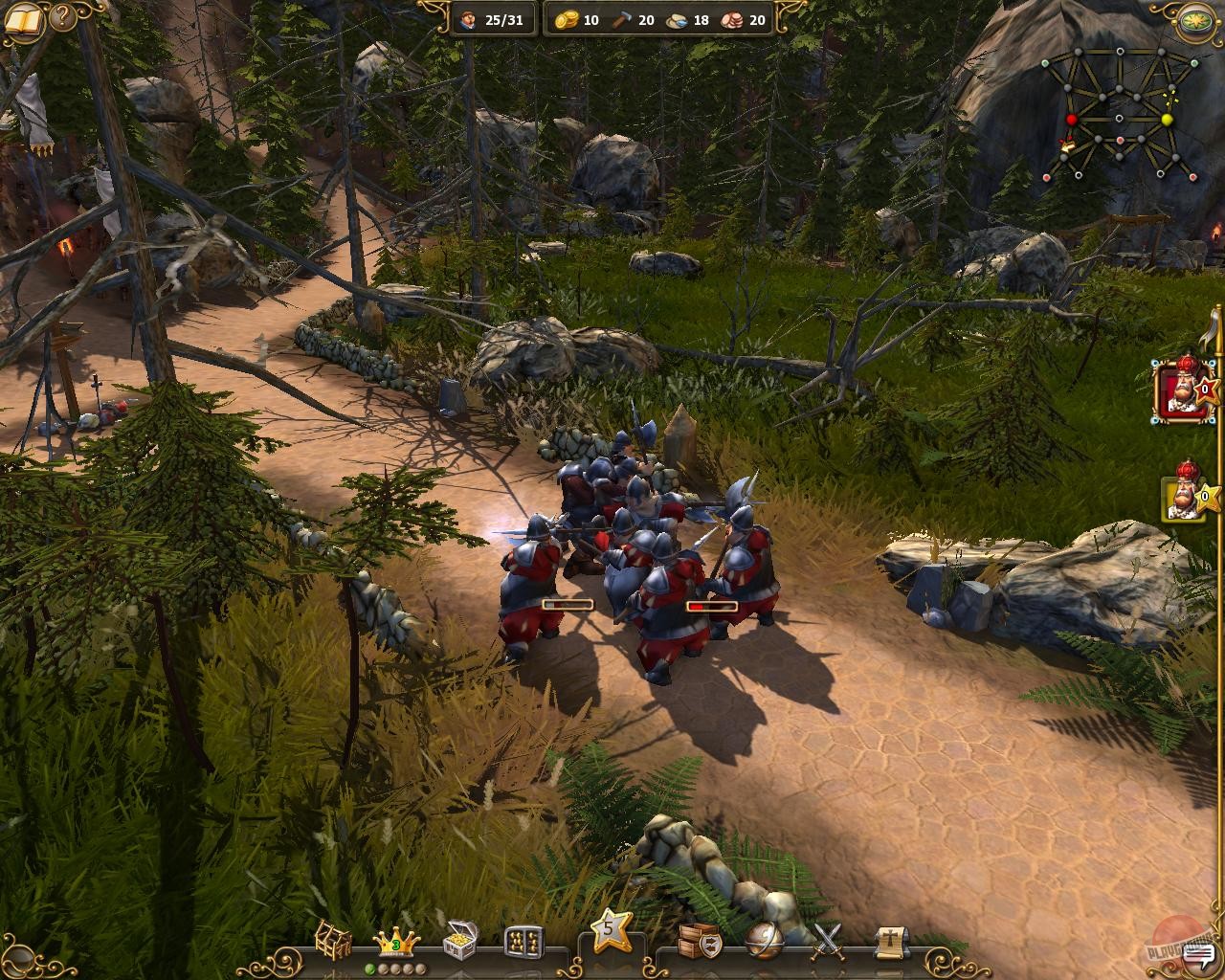Select the red-bordered king portrait
Viewport: 1225px width, 980px height.
tap(1180, 391)
